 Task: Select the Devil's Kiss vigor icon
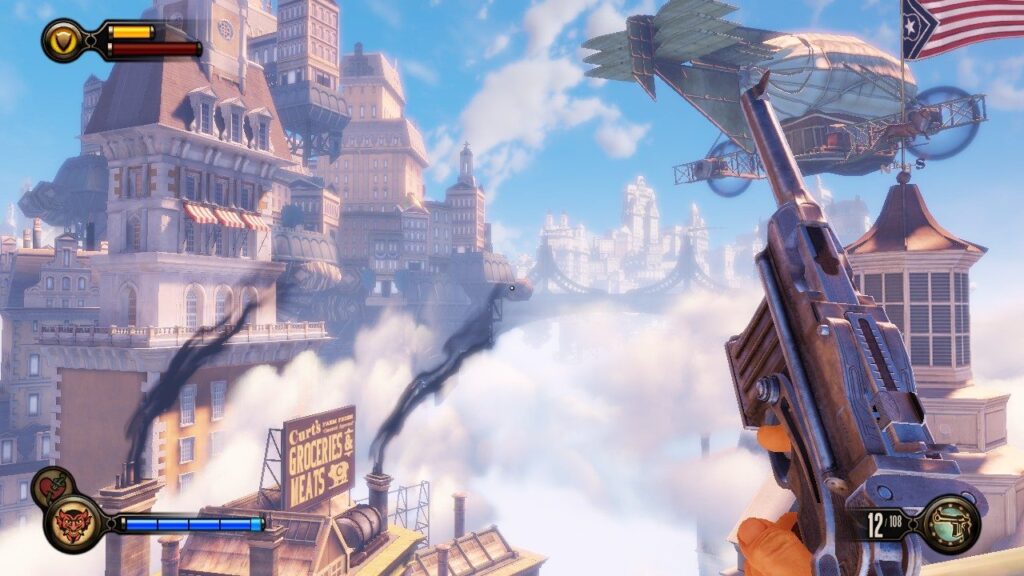(x=73, y=522)
